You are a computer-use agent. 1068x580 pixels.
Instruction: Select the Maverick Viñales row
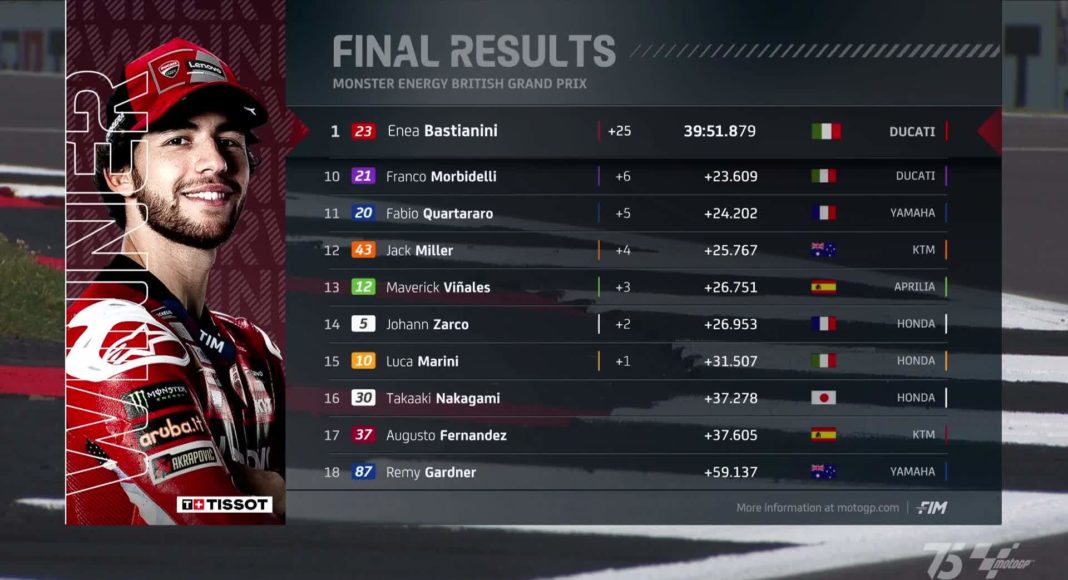pos(640,287)
